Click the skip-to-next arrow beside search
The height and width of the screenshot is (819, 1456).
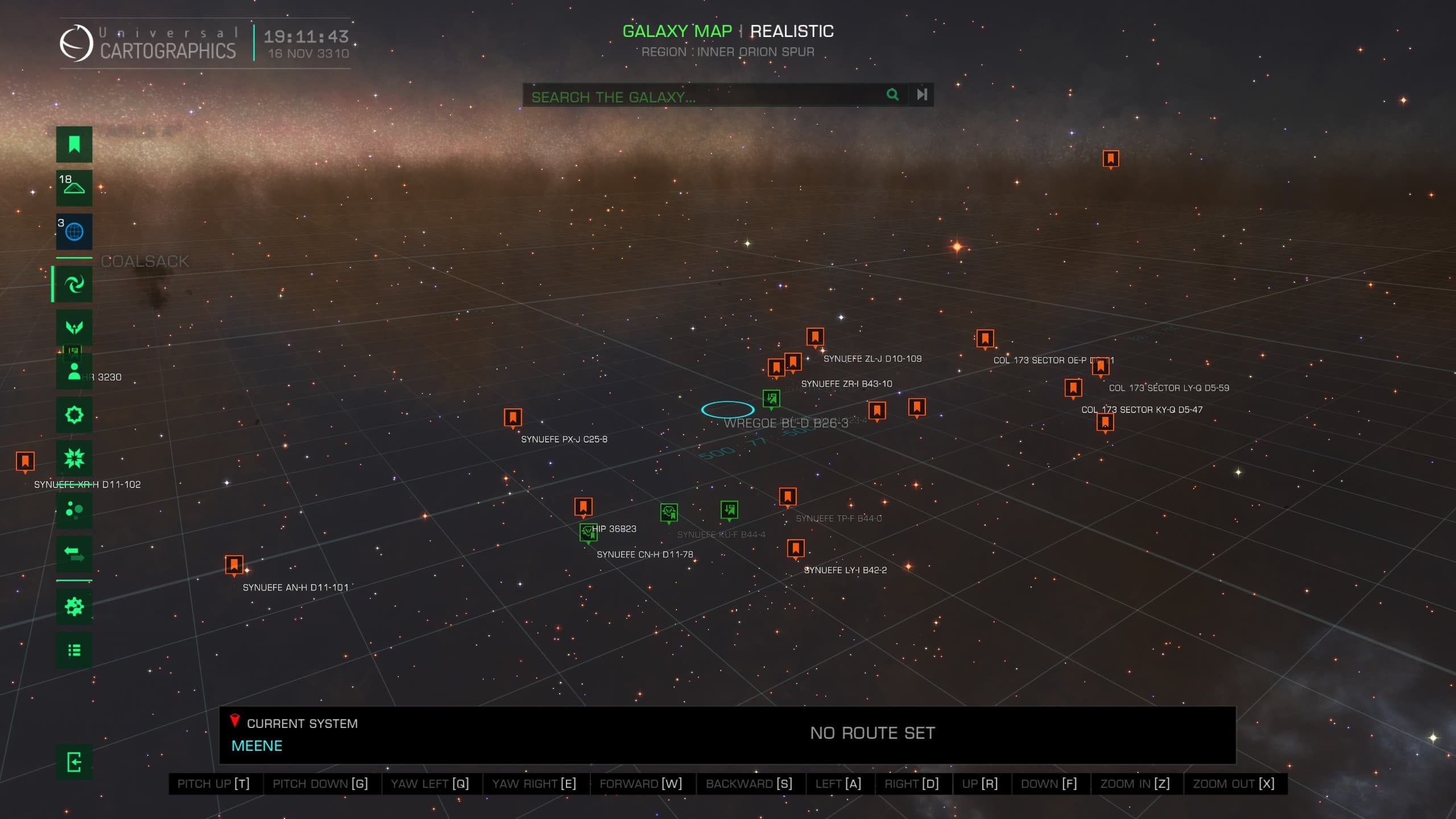point(922,94)
